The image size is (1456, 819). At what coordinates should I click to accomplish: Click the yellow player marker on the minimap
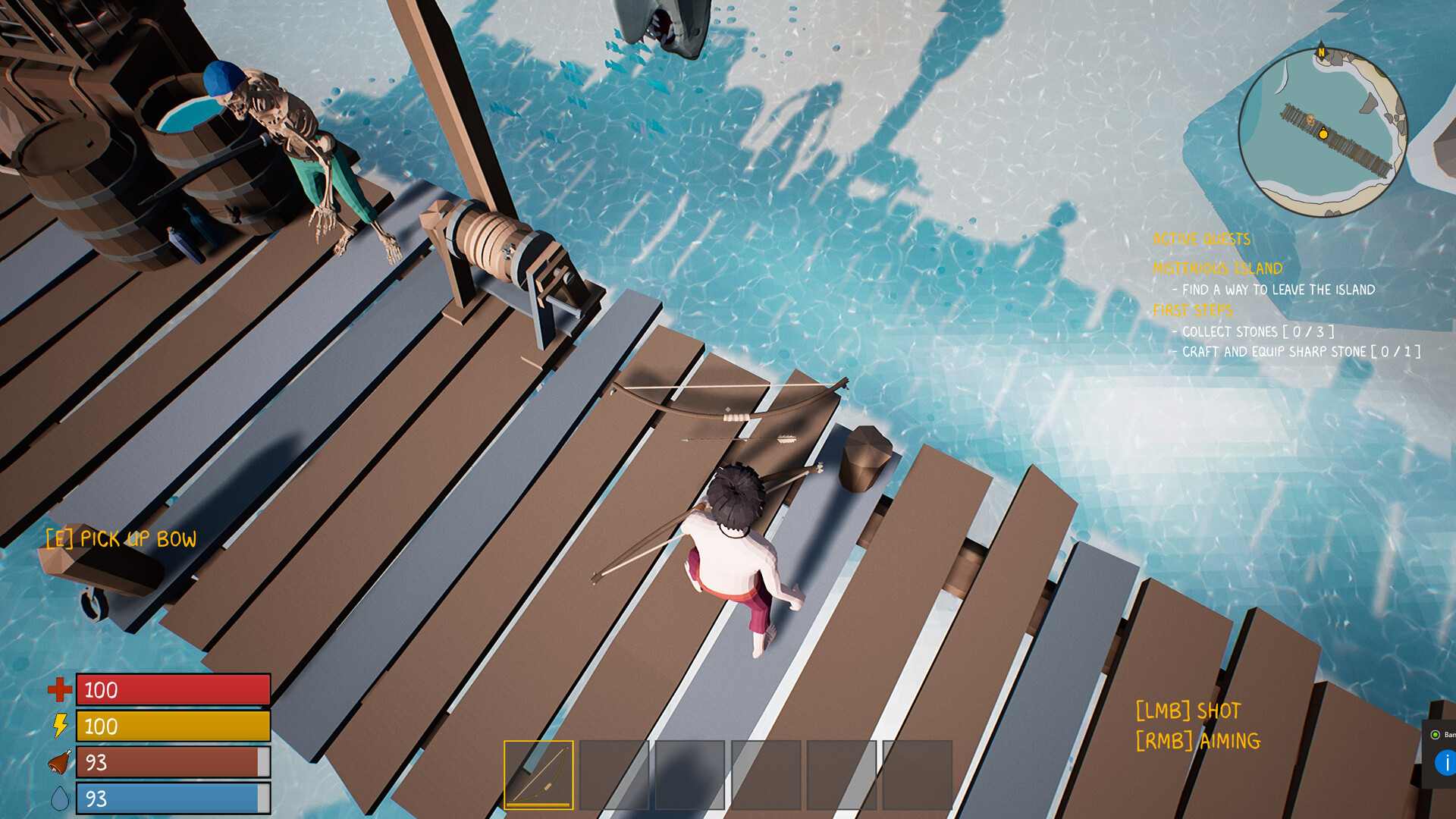(1323, 135)
